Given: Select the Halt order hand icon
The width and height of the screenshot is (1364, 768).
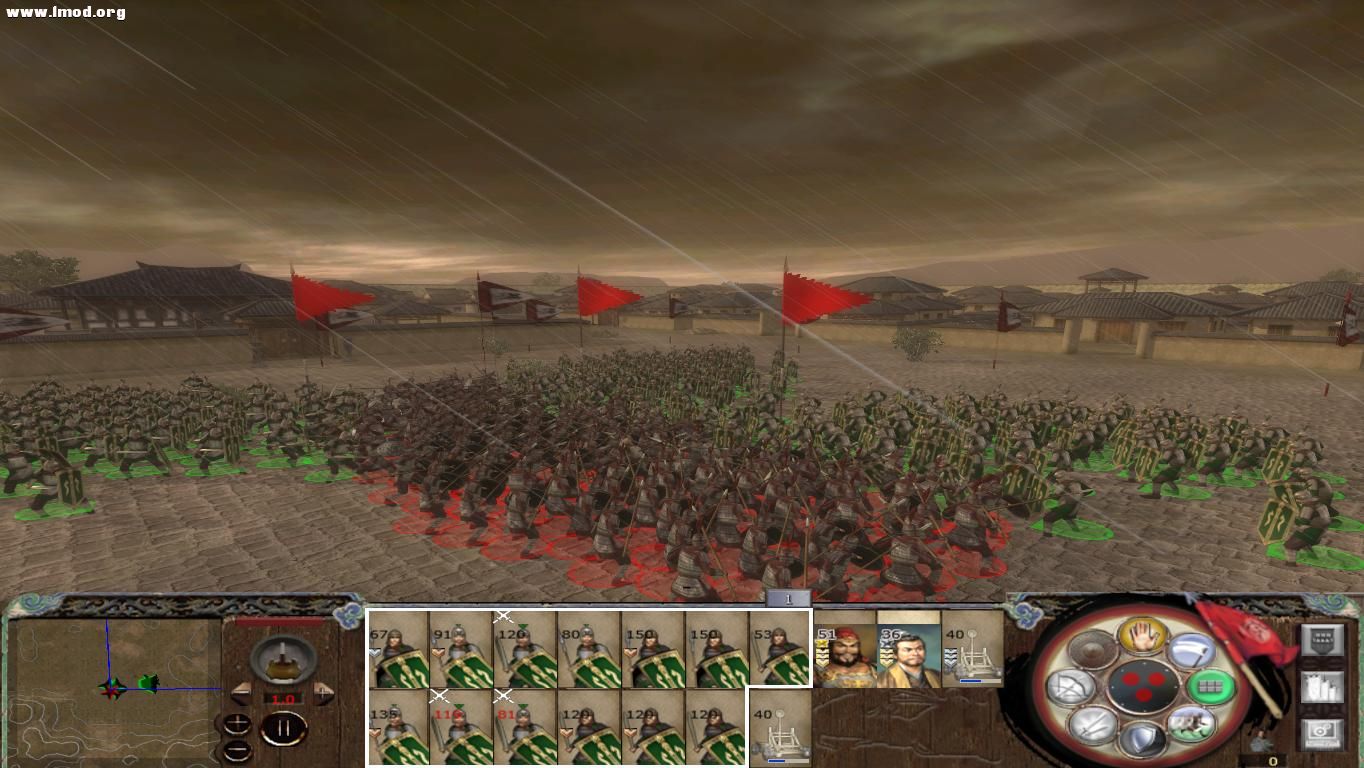Looking at the screenshot, I should coord(1141,636).
